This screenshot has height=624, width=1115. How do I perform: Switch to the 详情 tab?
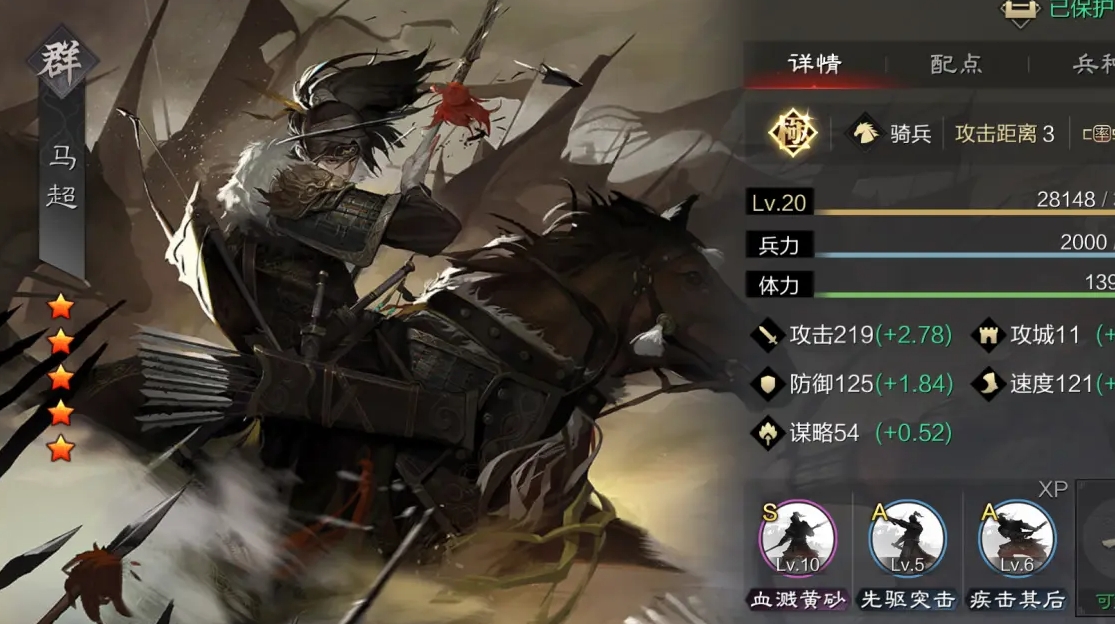point(814,64)
